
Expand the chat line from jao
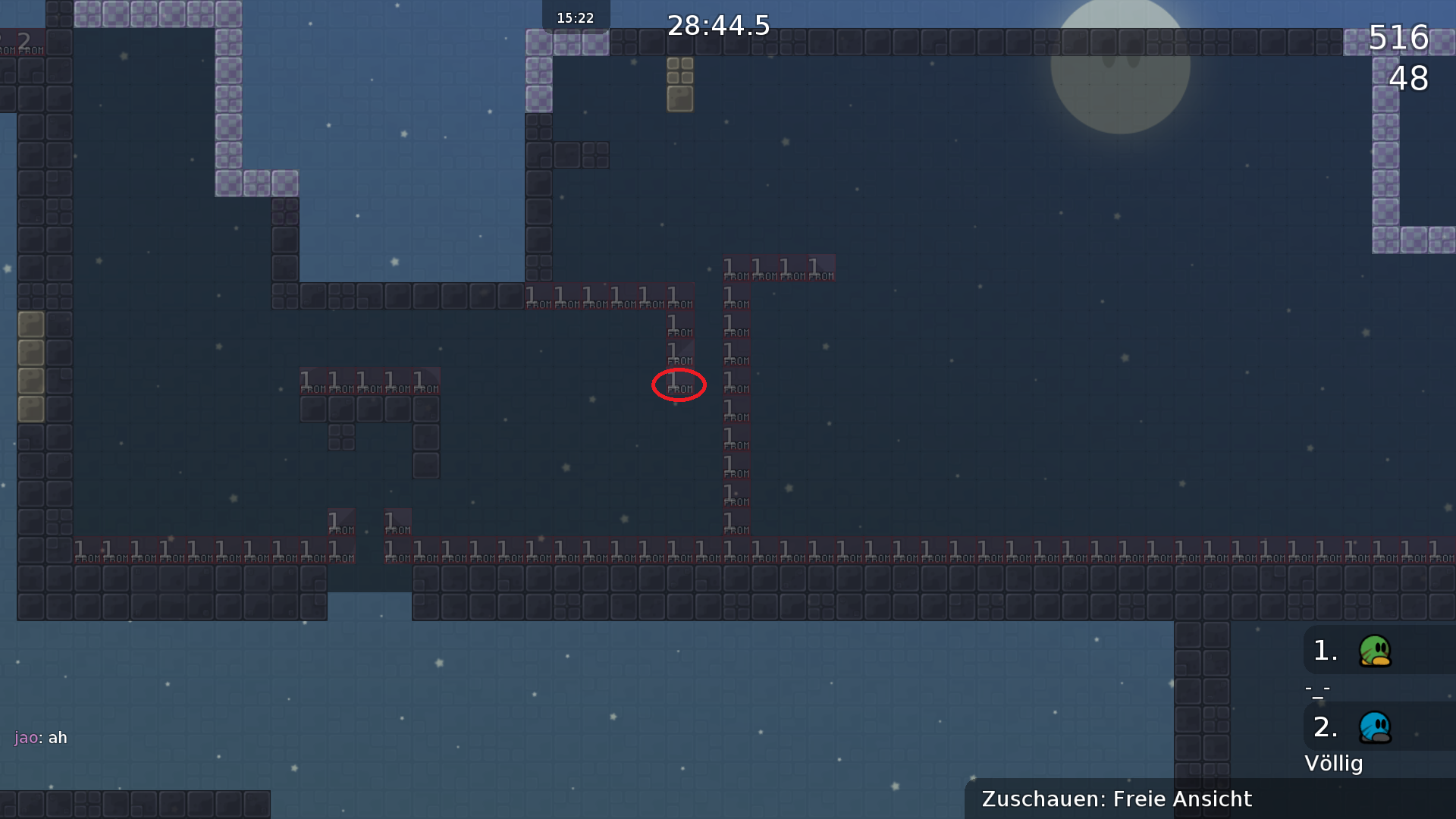pyautogui.click(x=39, y=737)
